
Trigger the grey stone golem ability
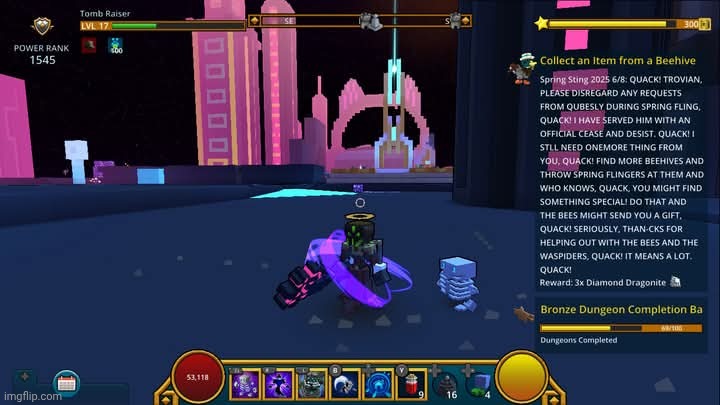pos(313,384)
